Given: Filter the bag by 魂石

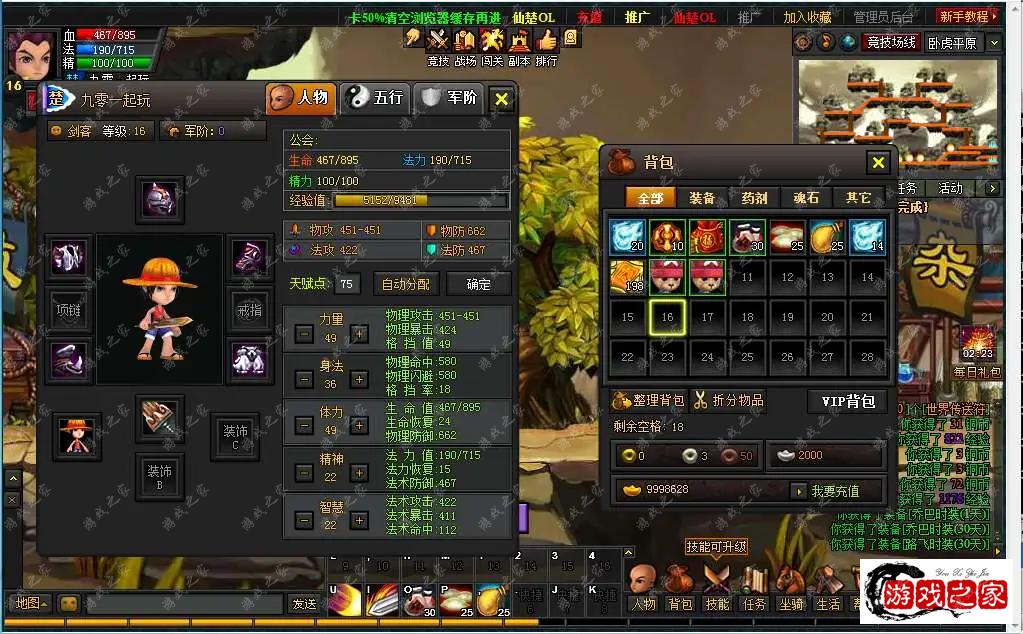Looking at the screenshot, I should click(806, 198).
